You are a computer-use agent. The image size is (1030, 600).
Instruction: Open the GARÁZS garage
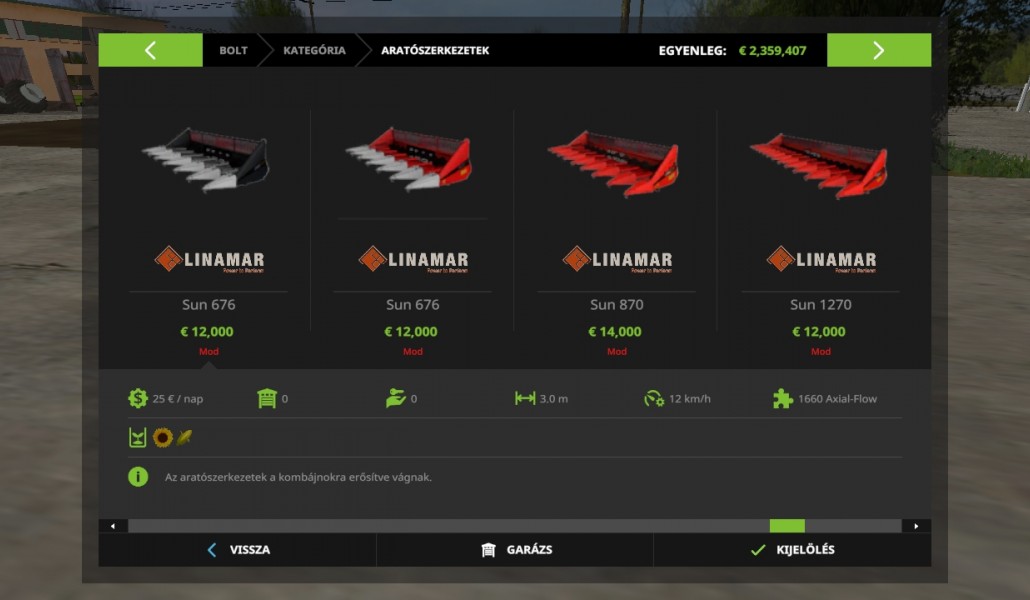(515, 550)
